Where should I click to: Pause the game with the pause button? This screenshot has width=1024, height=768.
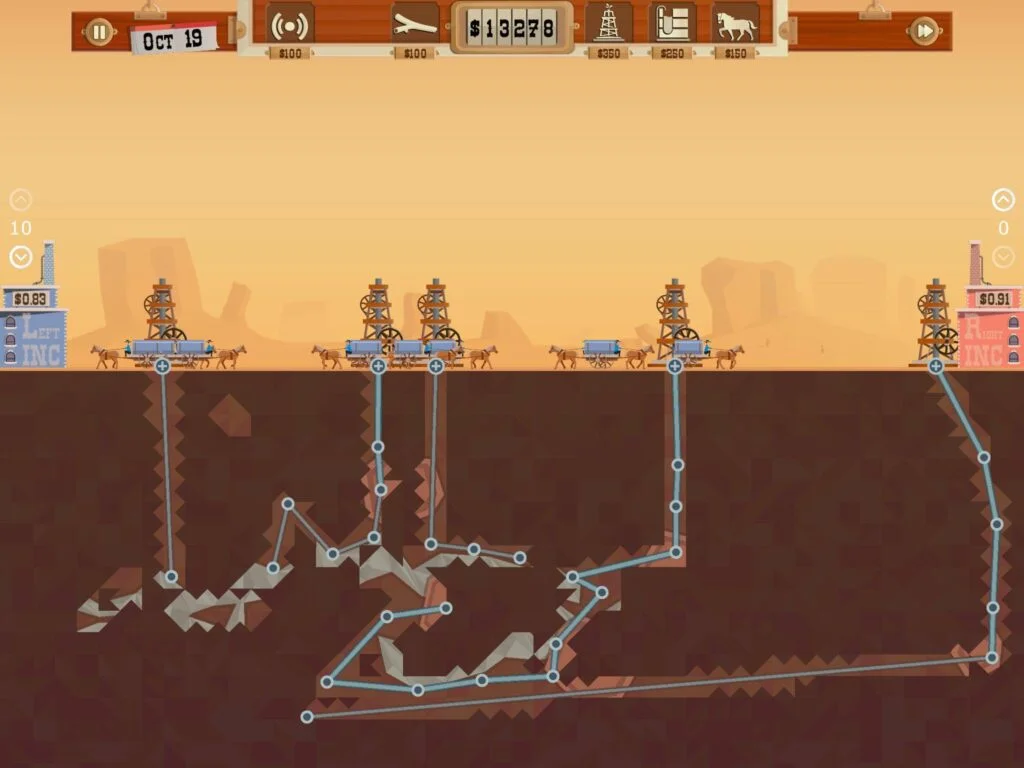tap(99, 32)
